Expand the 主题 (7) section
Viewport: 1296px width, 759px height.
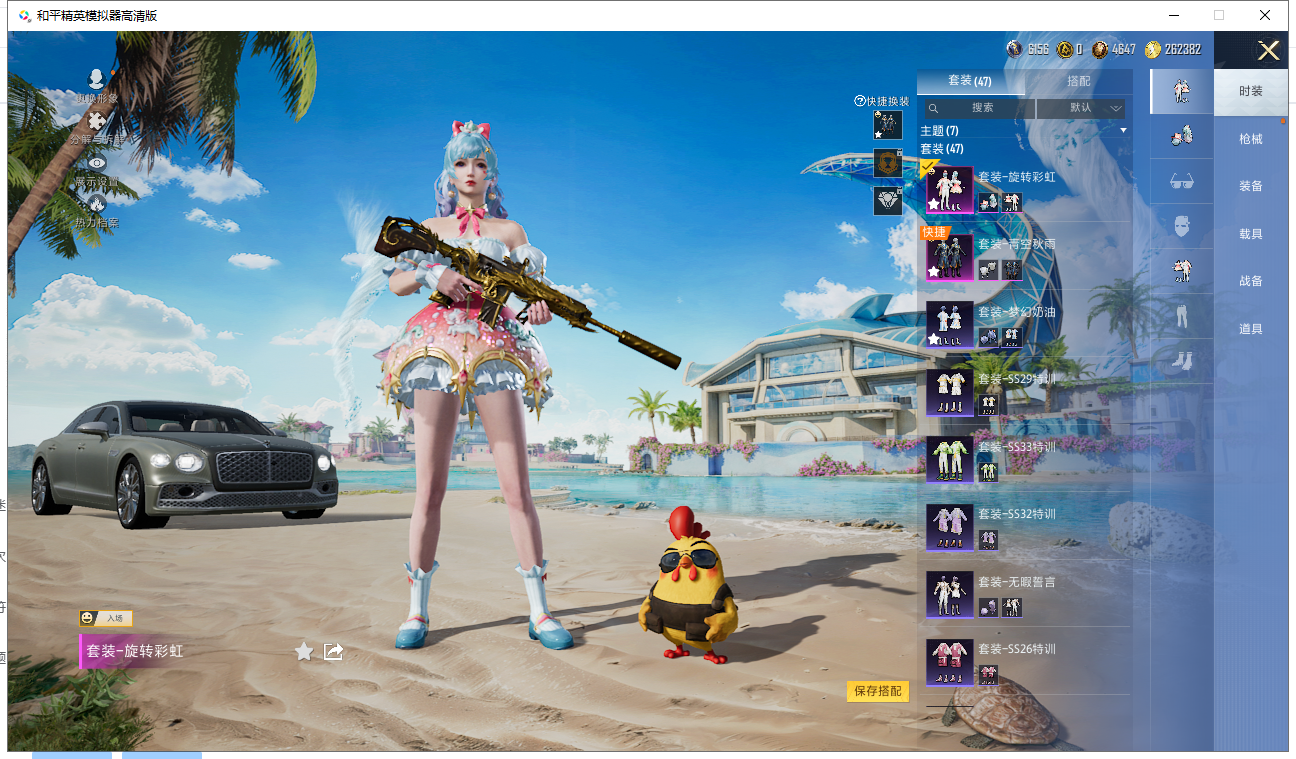pos(1024,131)
